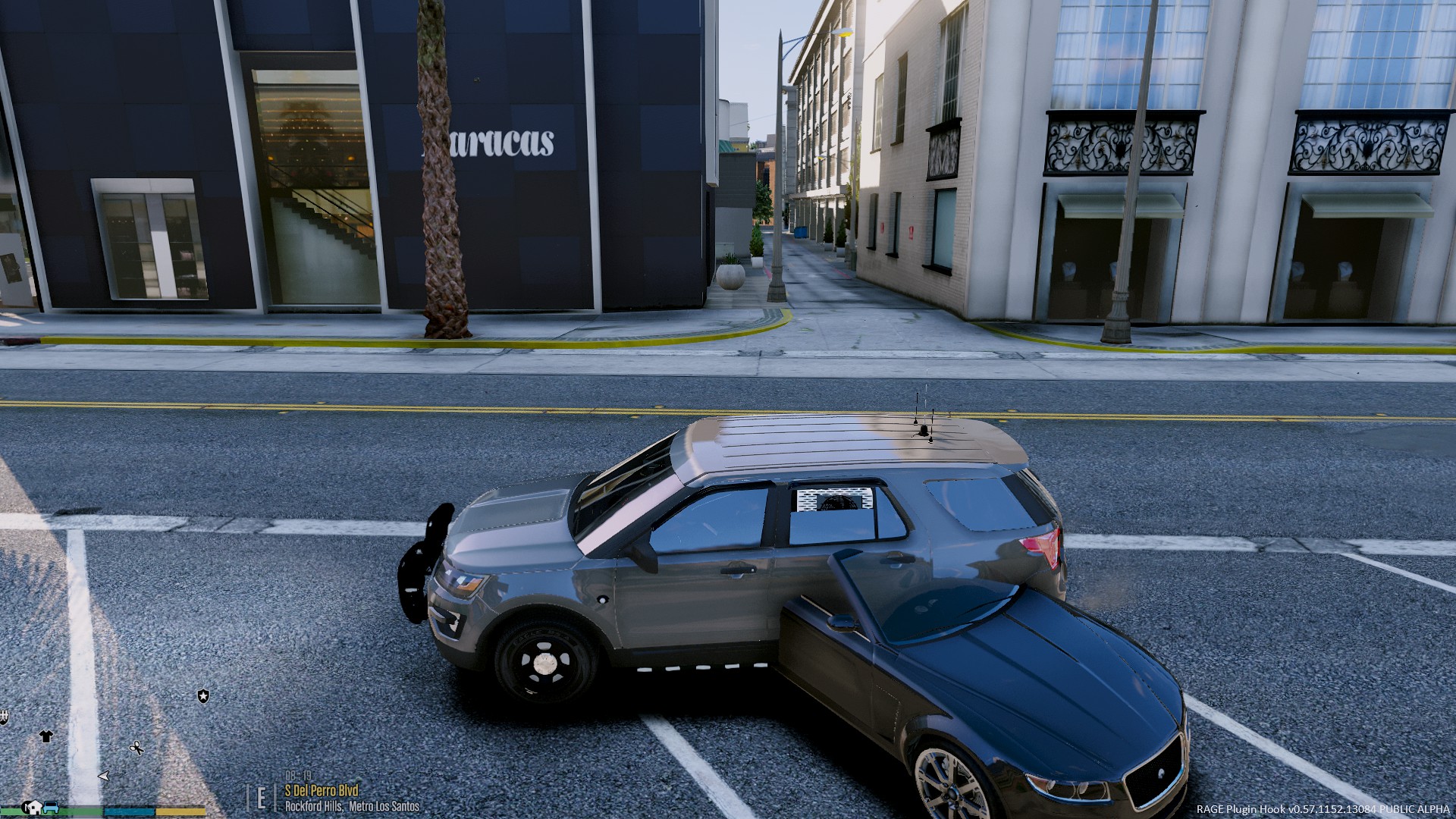1456x819 pixels.
Task: Choose the barber shop scissors blip
Action: tap(136, 748)
